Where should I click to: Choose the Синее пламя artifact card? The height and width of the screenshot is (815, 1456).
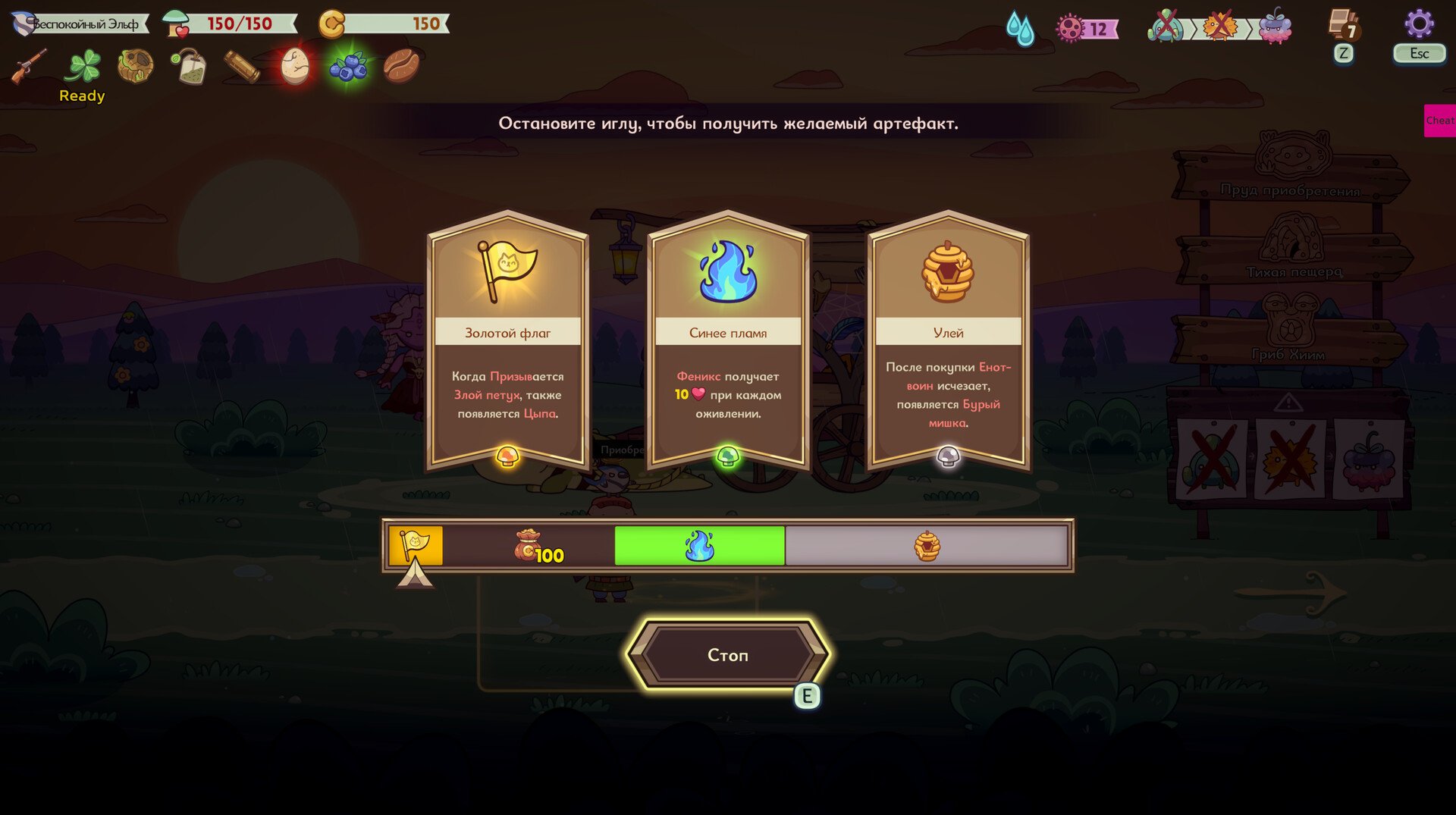pyautogui.click(x=727, y=341)
